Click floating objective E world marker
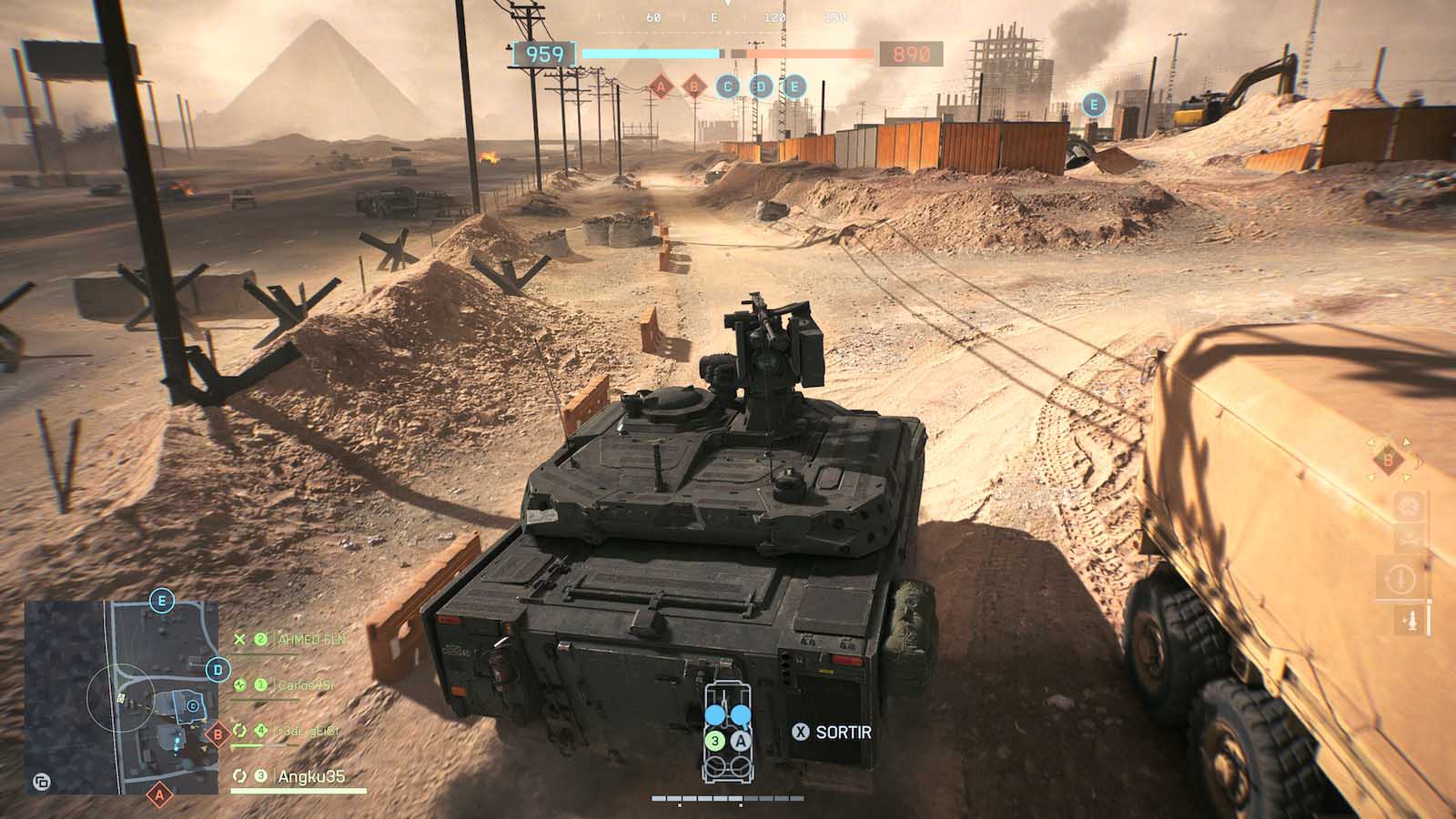Screen dimensions: 1456x819 point(1094,104)
